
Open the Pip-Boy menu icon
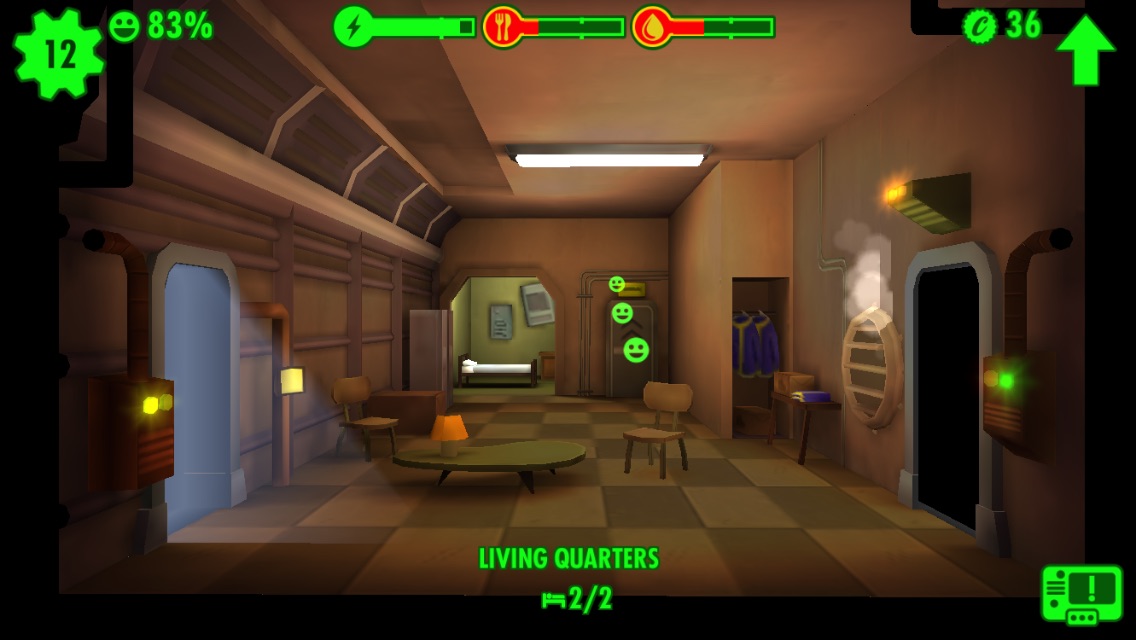pyautogui.click(x=1081, y=593)
